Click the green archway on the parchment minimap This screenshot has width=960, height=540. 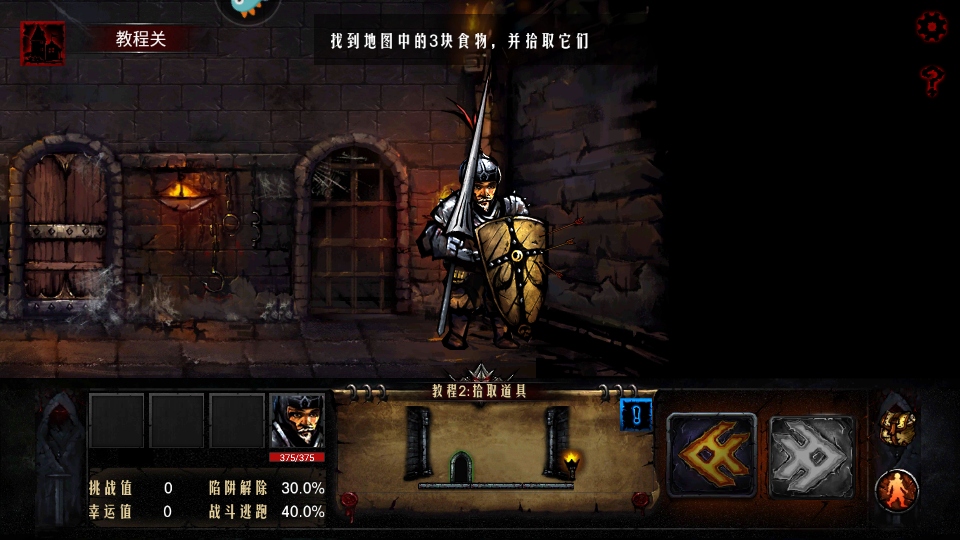coord(460,467)
